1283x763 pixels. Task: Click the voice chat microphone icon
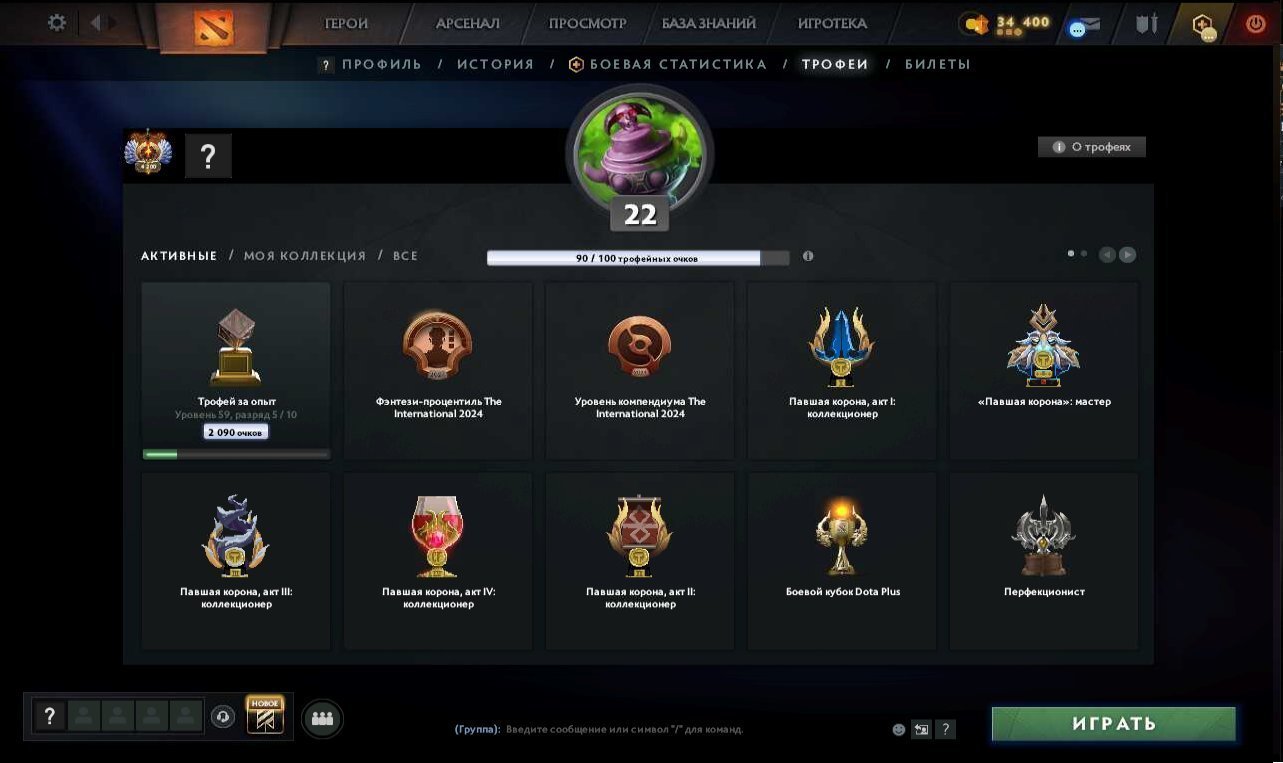coord(222,717)
